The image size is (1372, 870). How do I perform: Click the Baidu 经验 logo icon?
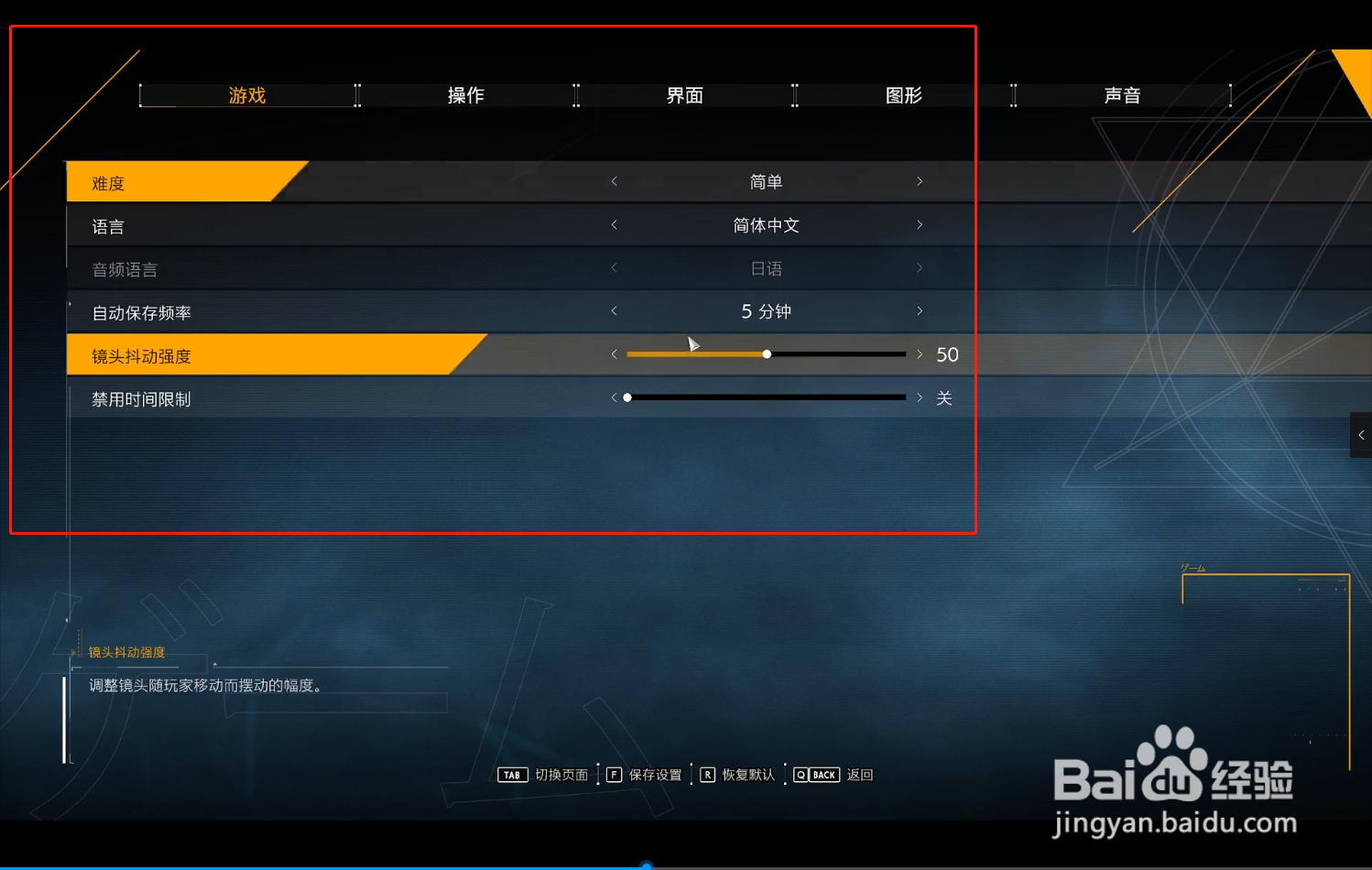[1177, 767]
